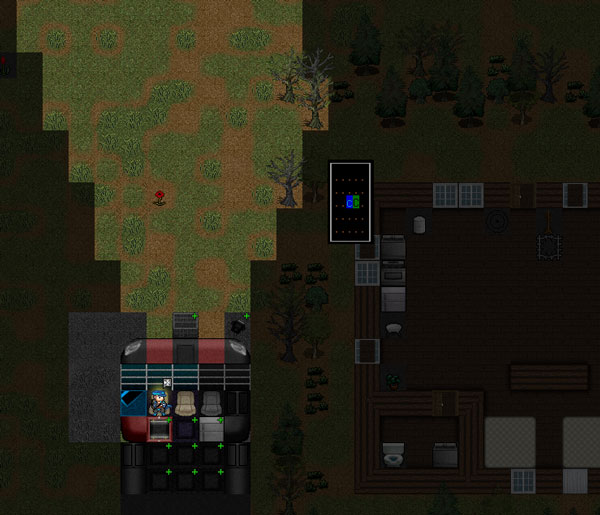Select the blue C cell in the grid panel
This screenshot has width=600, height=515.
tap(348, 202)
